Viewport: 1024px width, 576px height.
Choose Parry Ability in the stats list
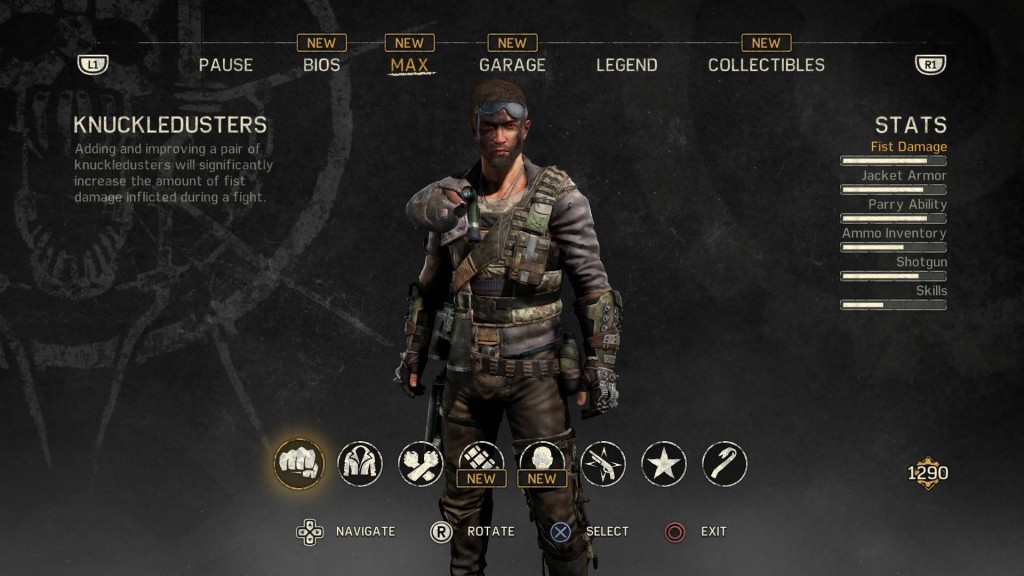[x=907, y=205]
